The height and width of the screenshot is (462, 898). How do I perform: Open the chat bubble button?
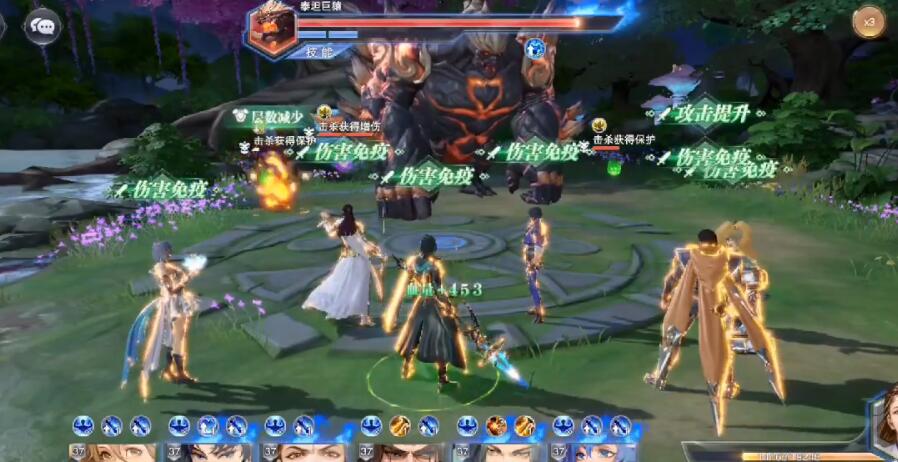pos(42,26)
